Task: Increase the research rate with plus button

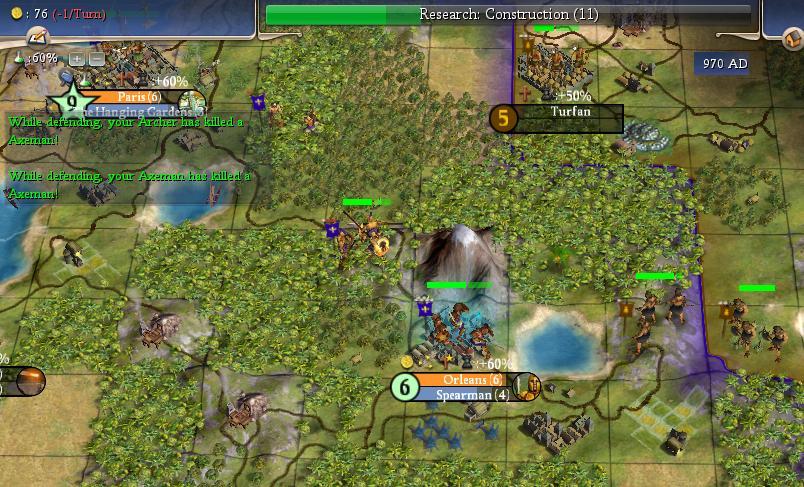Action: 77,59
